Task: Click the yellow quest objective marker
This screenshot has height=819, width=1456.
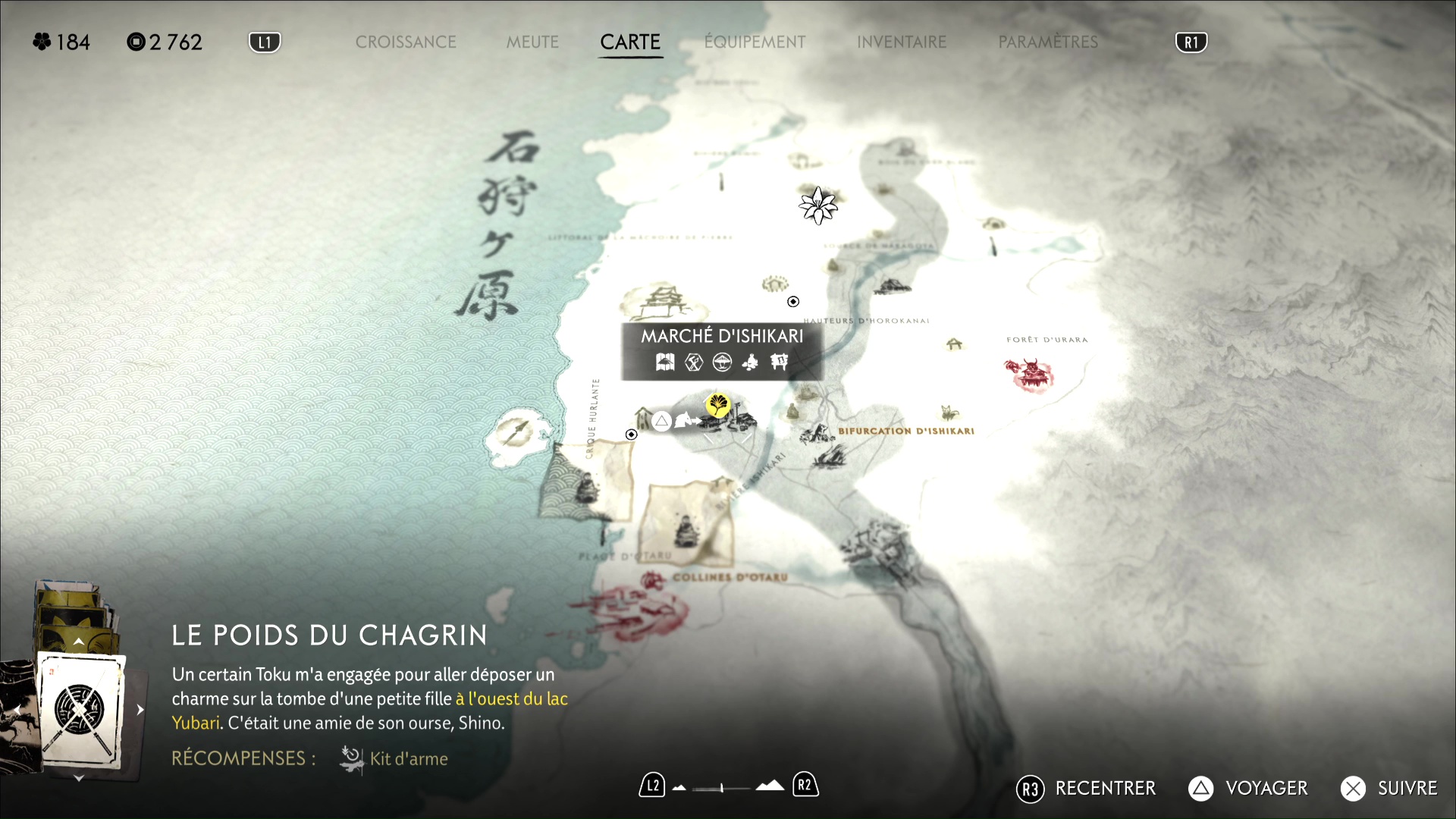Action: pos(717,404)
